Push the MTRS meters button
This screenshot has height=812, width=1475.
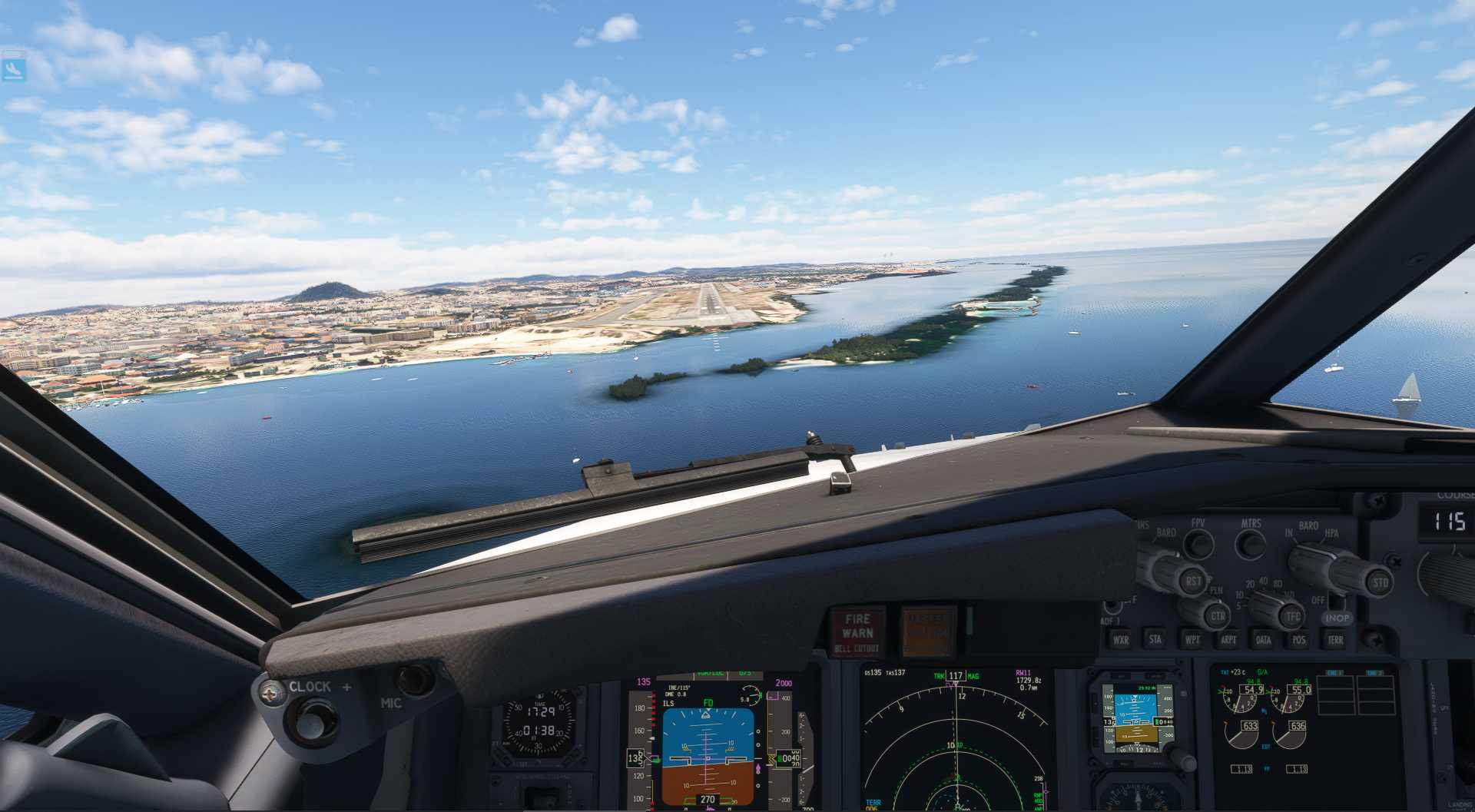coord(1250,543)
